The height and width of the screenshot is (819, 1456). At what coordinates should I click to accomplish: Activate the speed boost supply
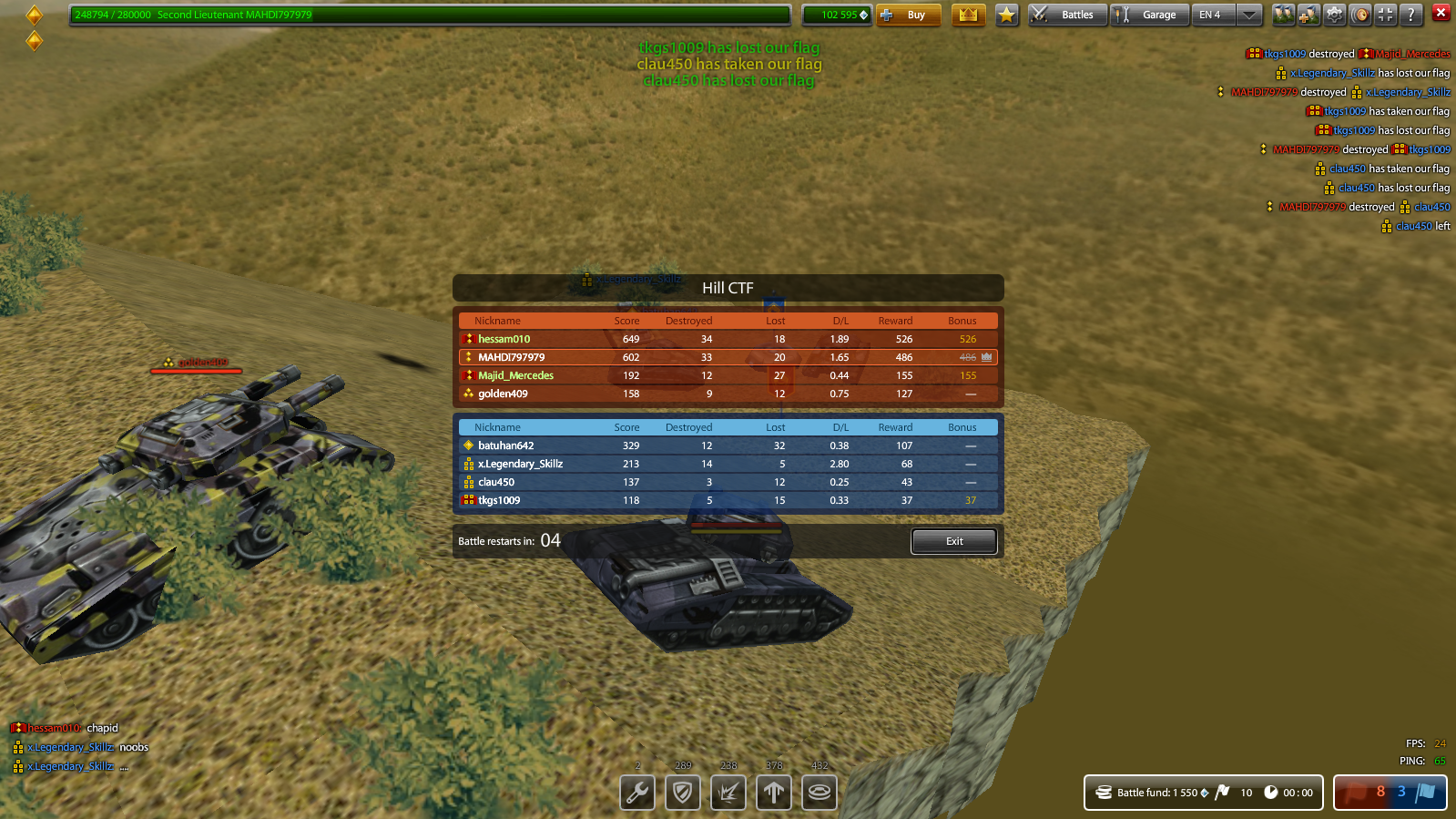pos(773,793)
